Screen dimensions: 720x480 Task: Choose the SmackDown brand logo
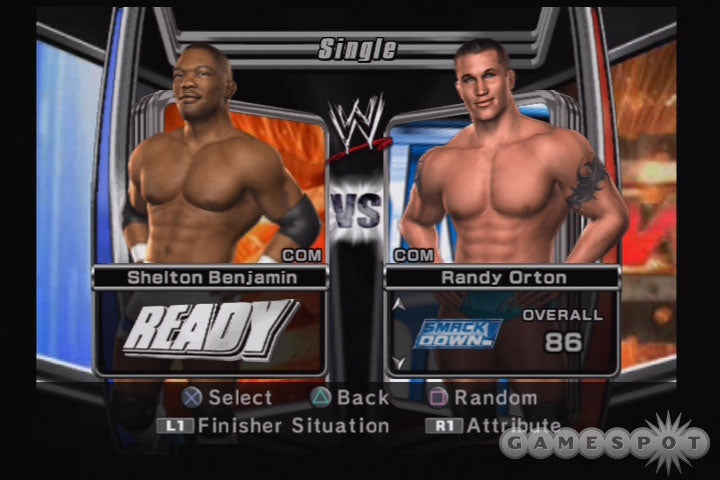click(458, 333)
